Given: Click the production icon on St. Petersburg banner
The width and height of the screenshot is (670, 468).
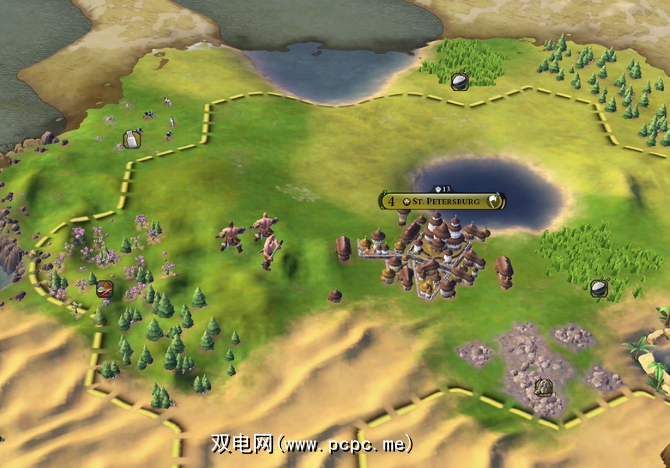Looking at the screenshot, I should [x=493, y=201].
